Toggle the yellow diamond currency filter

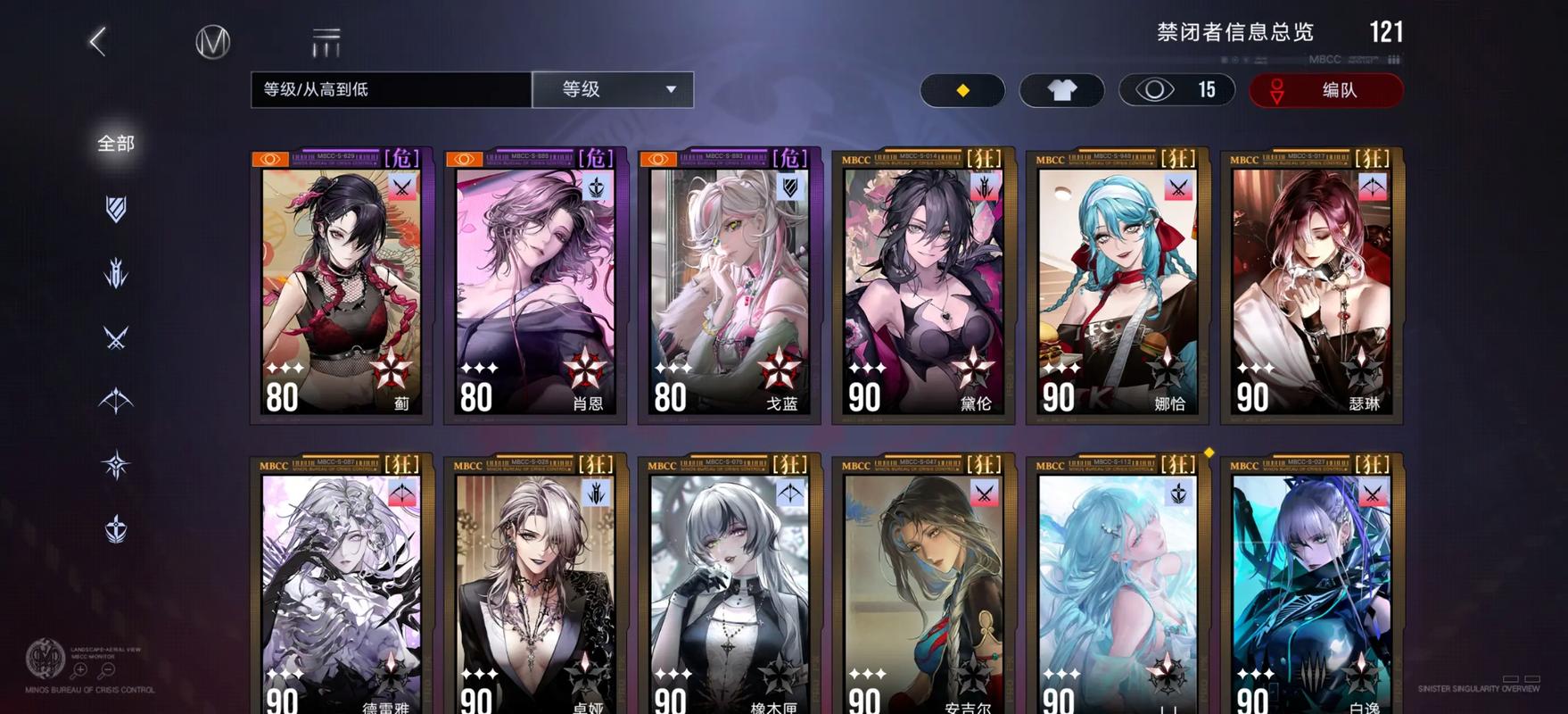point(963,90)
